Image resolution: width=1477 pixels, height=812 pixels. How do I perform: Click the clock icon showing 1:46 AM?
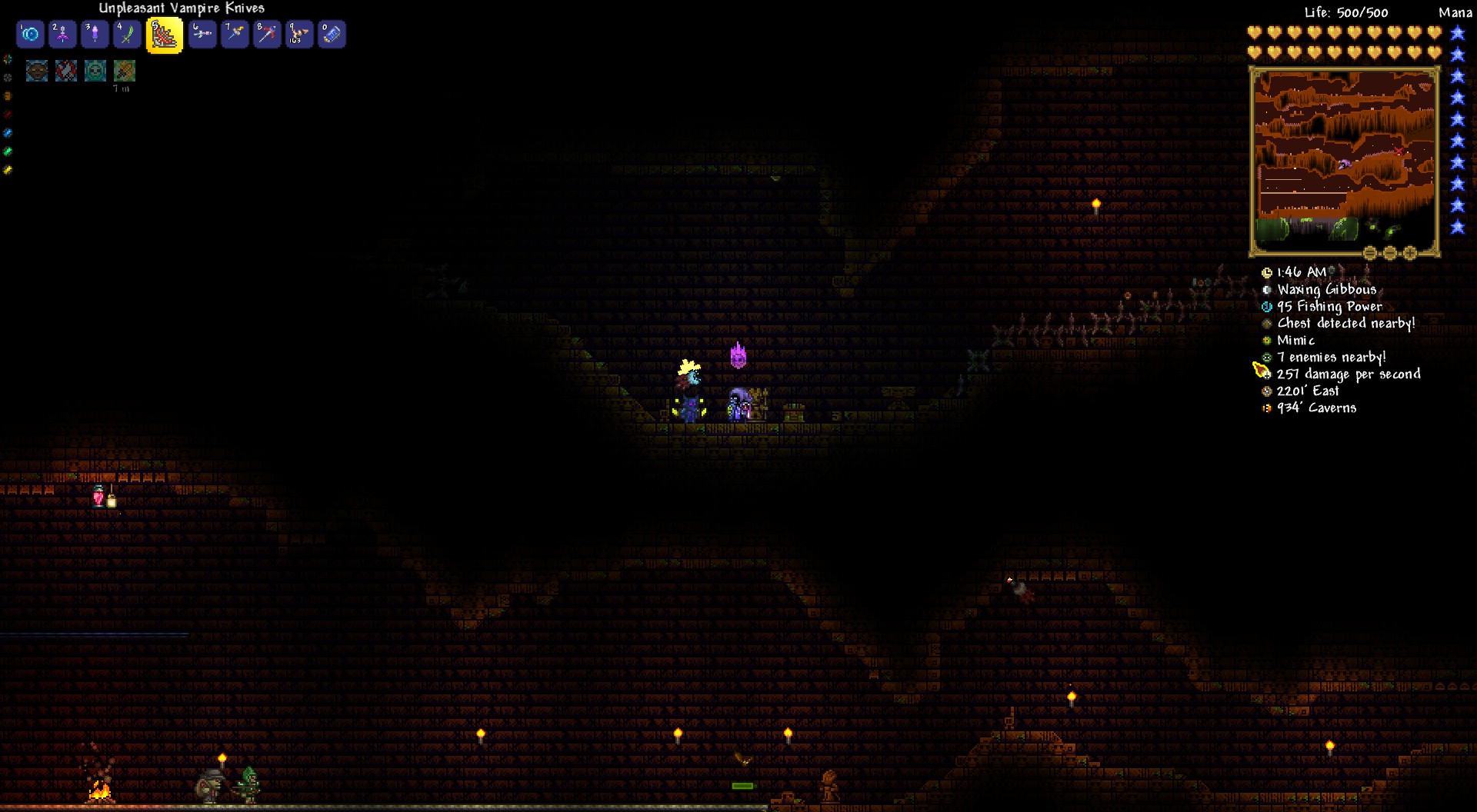1266,272
